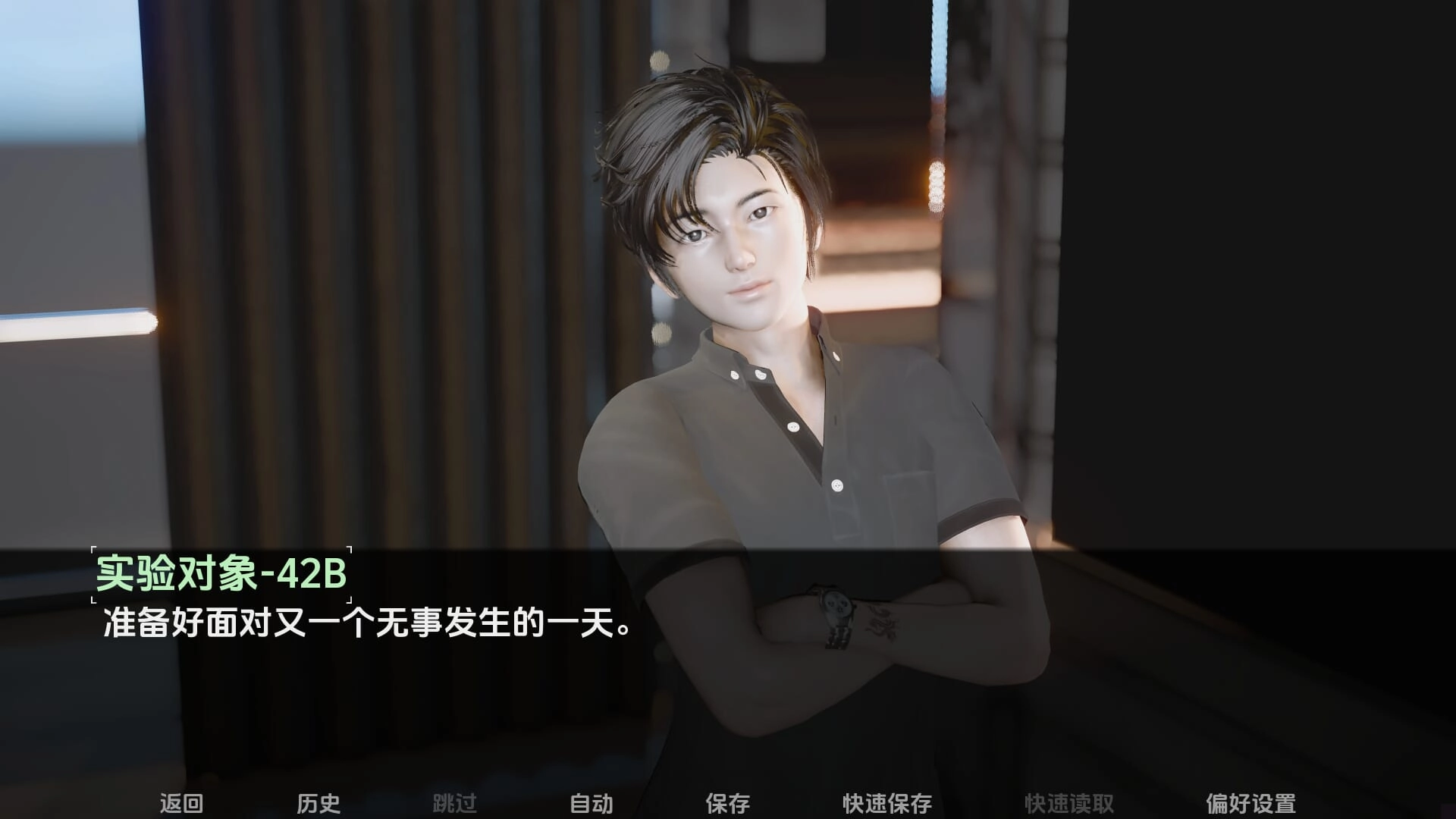Activate the 跳过 (Skip) option
The height and width of the screenshot is (819, 1456).
pyautogui.click(x=454, y=803)
